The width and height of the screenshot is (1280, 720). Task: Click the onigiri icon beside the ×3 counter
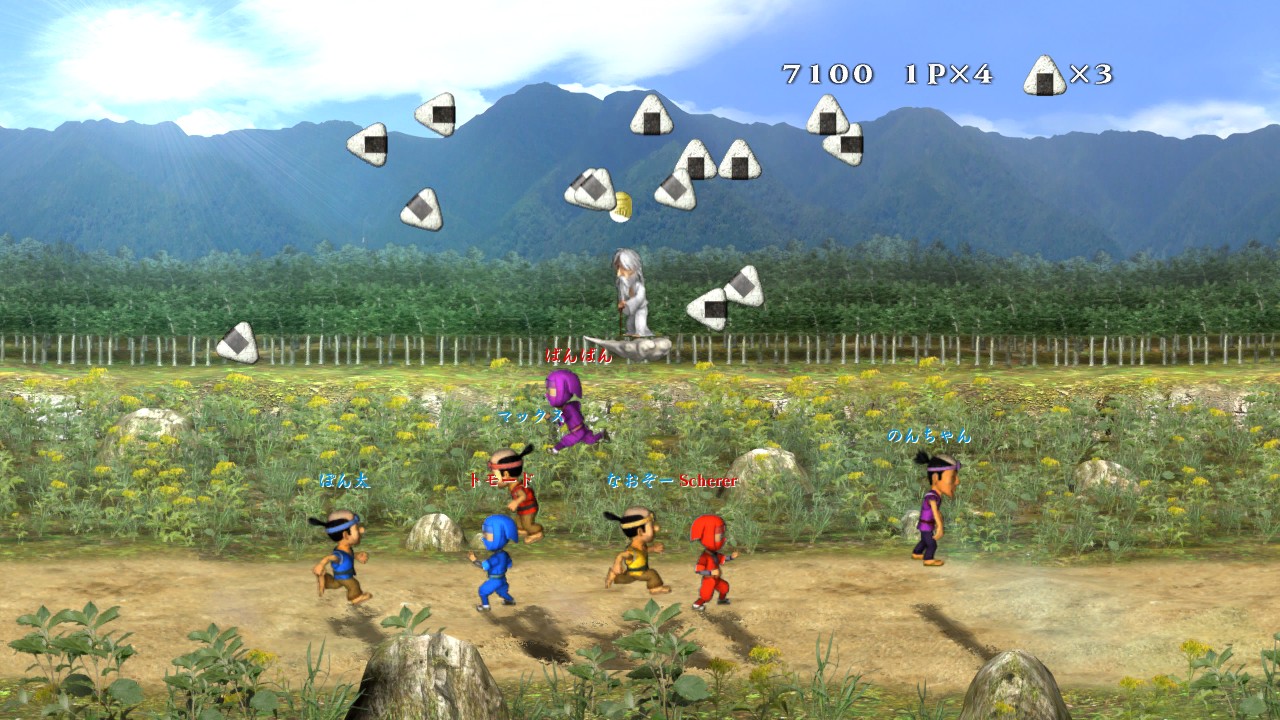pos(1045,76)
